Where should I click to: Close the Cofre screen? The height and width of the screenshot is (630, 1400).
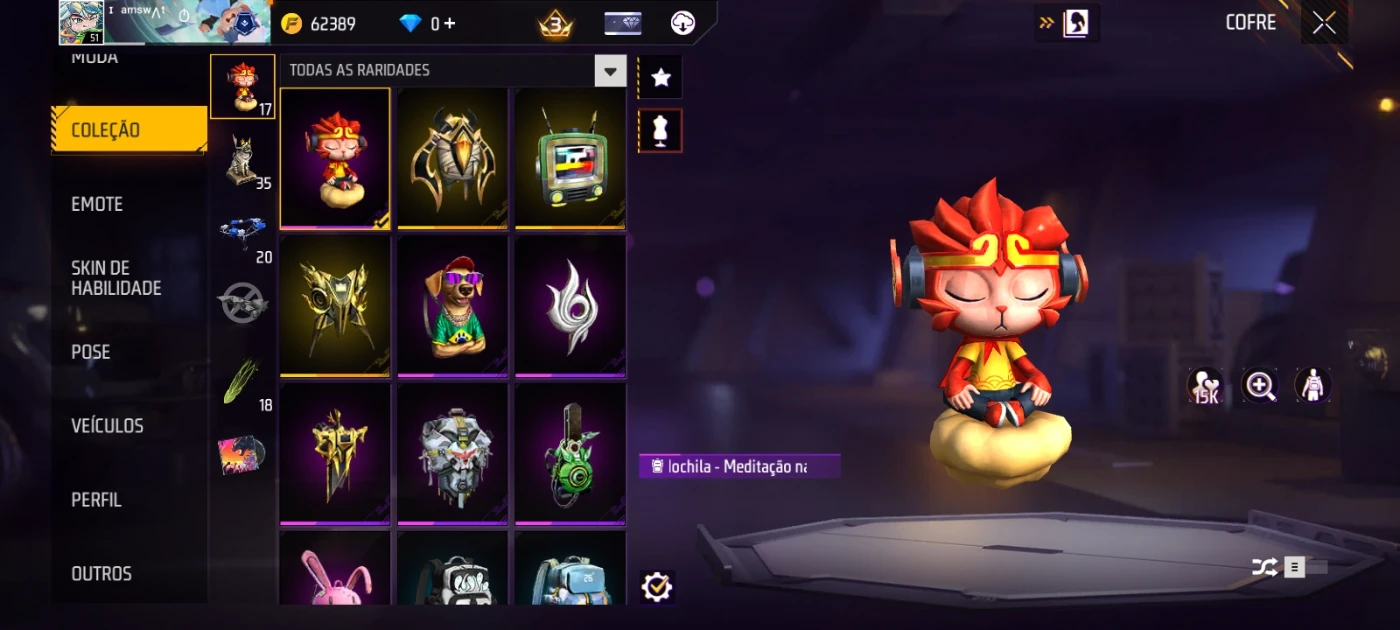(x=1324, y=23)
